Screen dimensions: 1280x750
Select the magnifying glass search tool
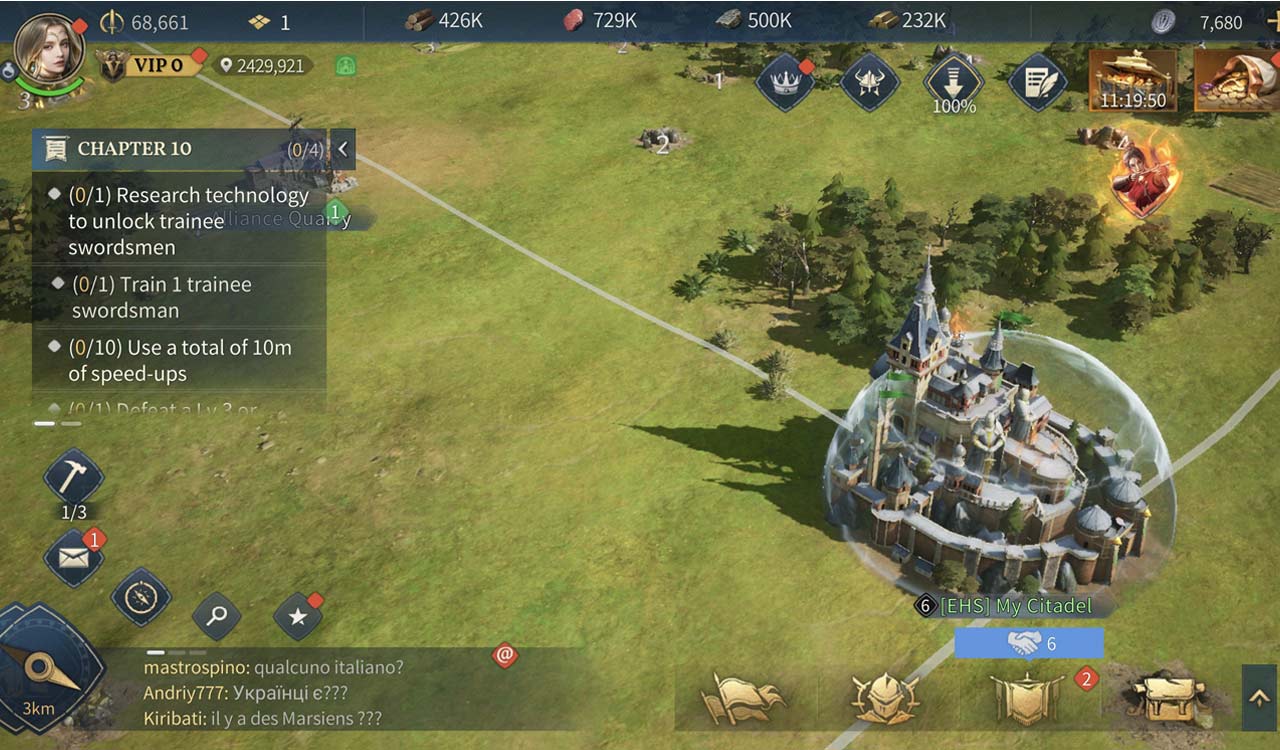click(216, 618)
